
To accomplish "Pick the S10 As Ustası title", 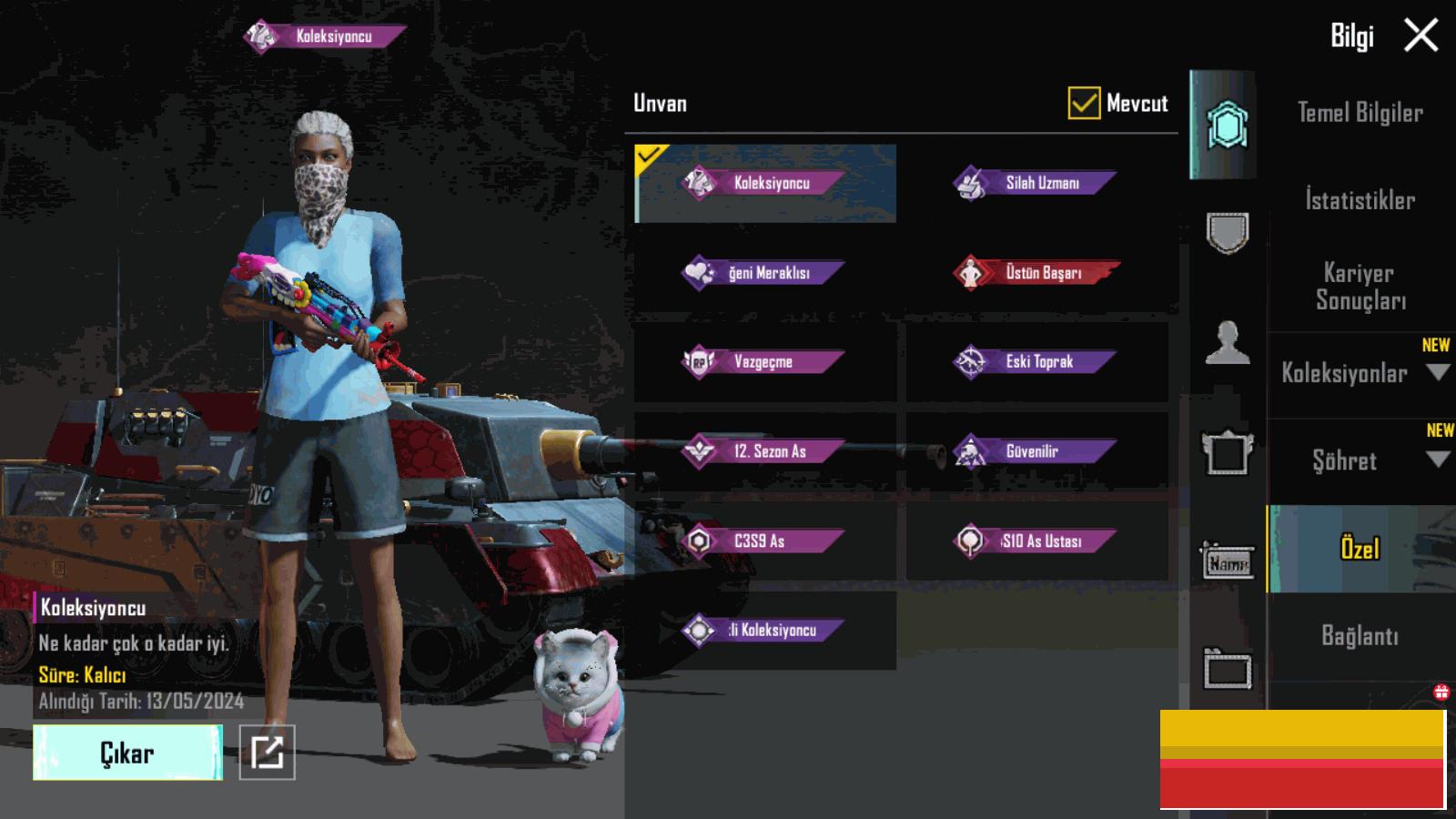I will click(x=1036, y=541).
